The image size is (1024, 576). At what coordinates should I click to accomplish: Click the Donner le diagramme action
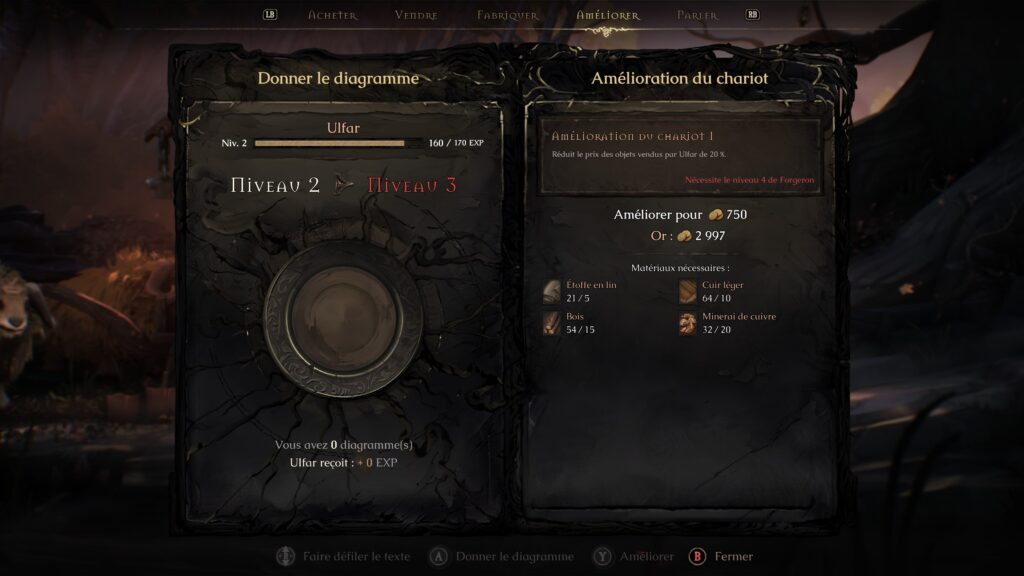click(x=503, y=556)
